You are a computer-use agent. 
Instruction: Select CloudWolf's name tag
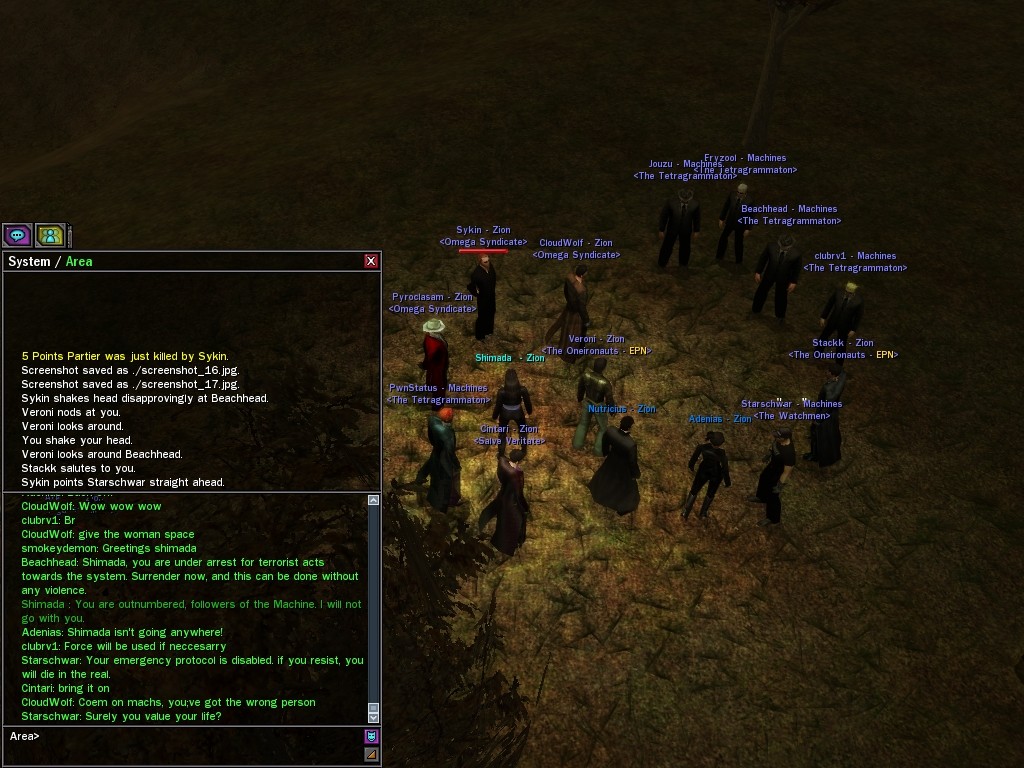click(575, 243)
